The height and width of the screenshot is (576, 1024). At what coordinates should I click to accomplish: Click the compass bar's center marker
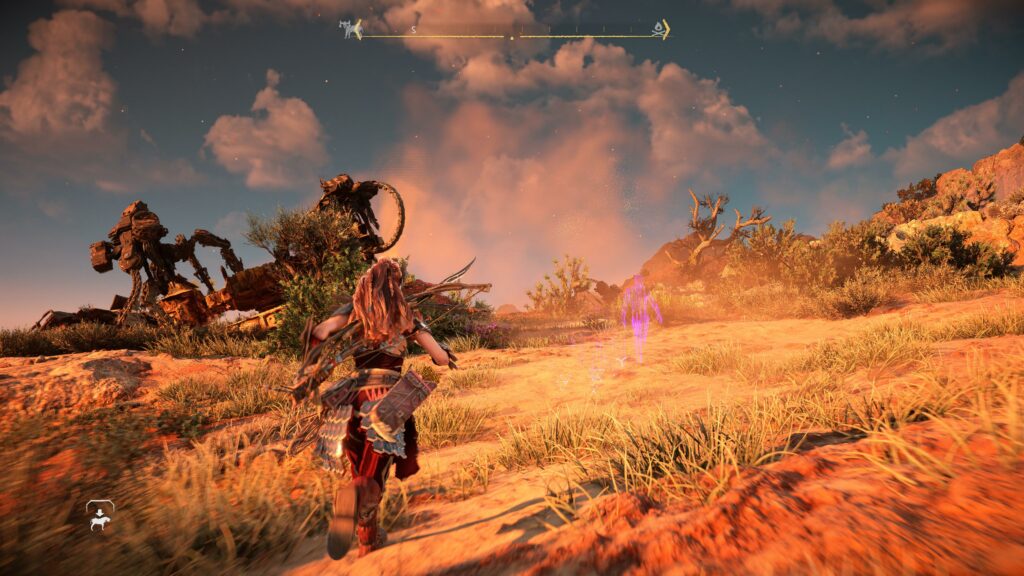tap(513, 37)
